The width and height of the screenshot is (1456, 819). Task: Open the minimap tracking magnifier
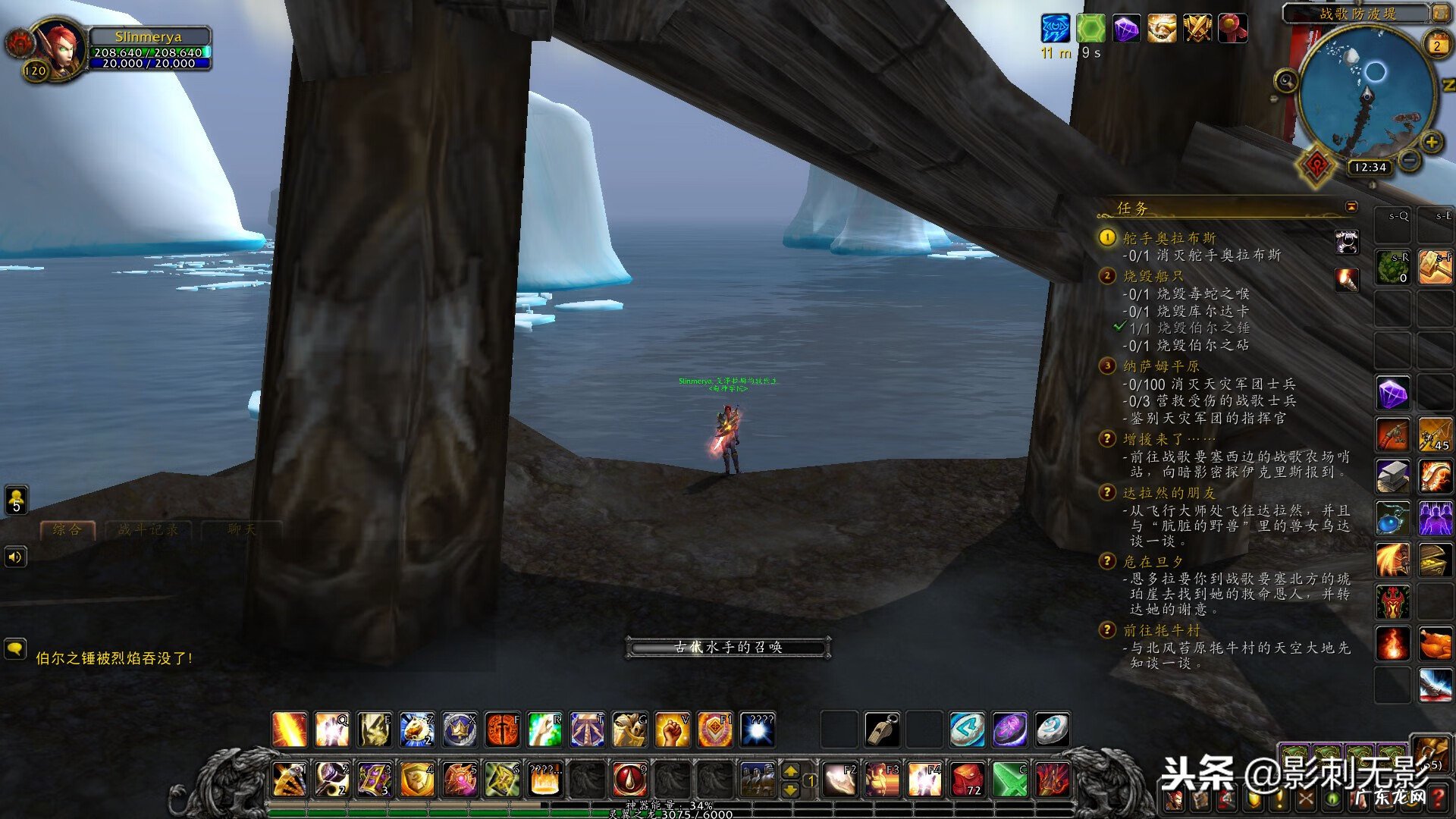(1285, 80)
